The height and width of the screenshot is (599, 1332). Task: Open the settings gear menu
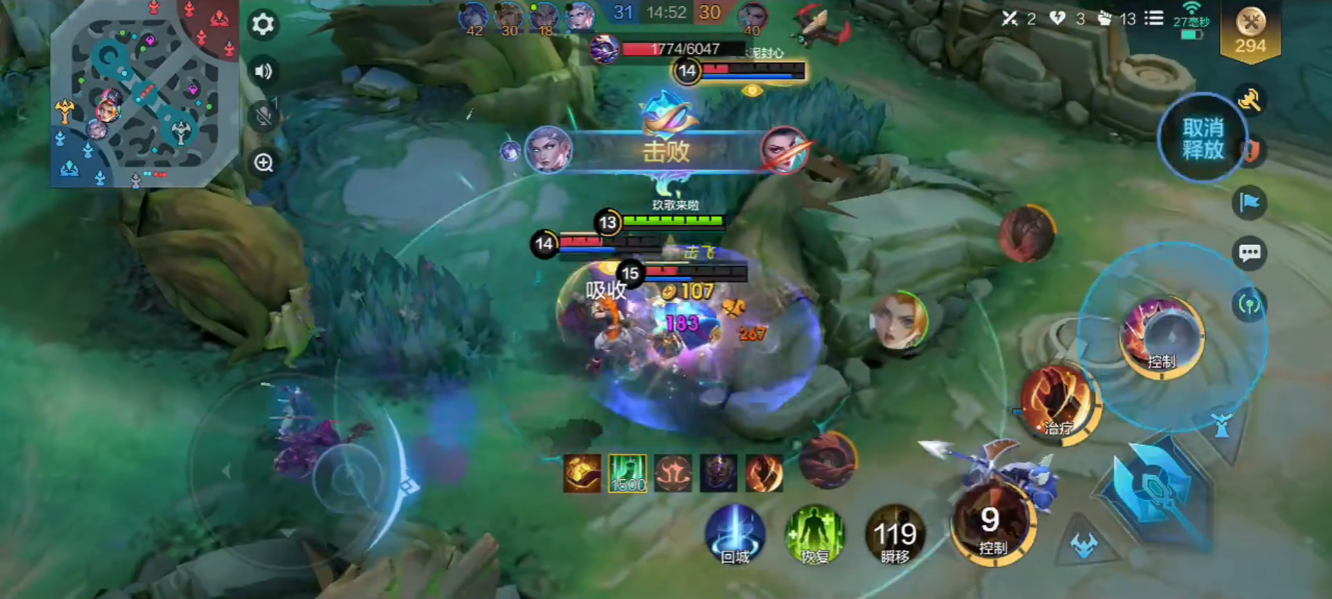pos(263,24)
